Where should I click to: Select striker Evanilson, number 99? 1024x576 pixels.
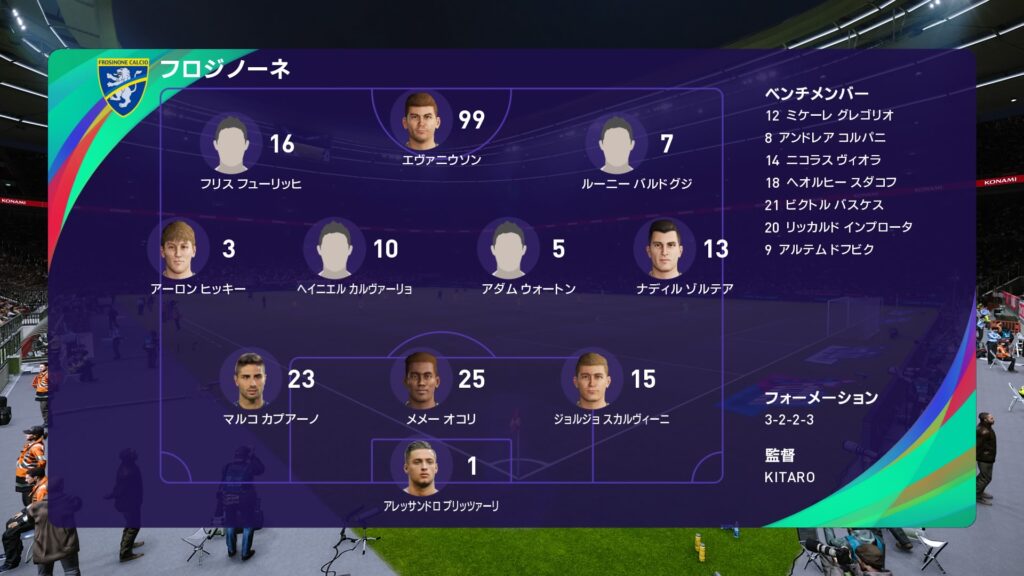(x=422, y=121)
